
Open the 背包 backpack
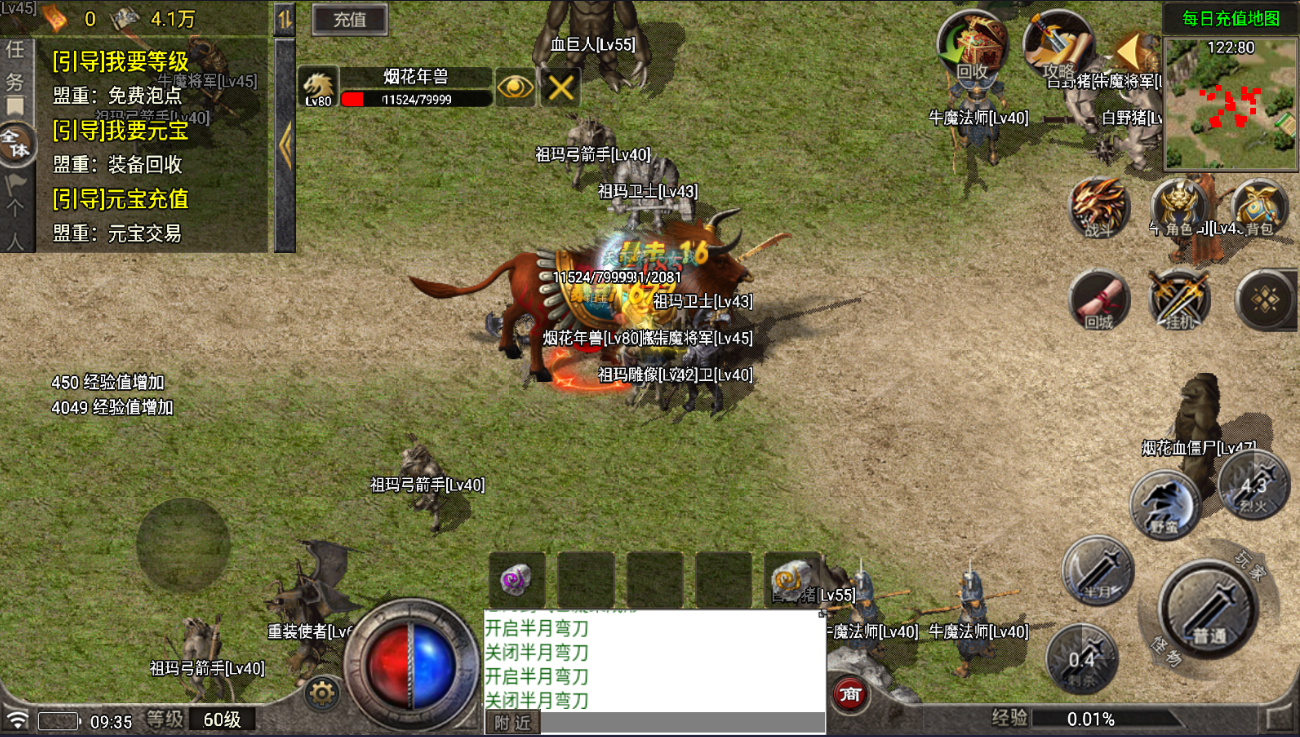[x=1258, y=207]
